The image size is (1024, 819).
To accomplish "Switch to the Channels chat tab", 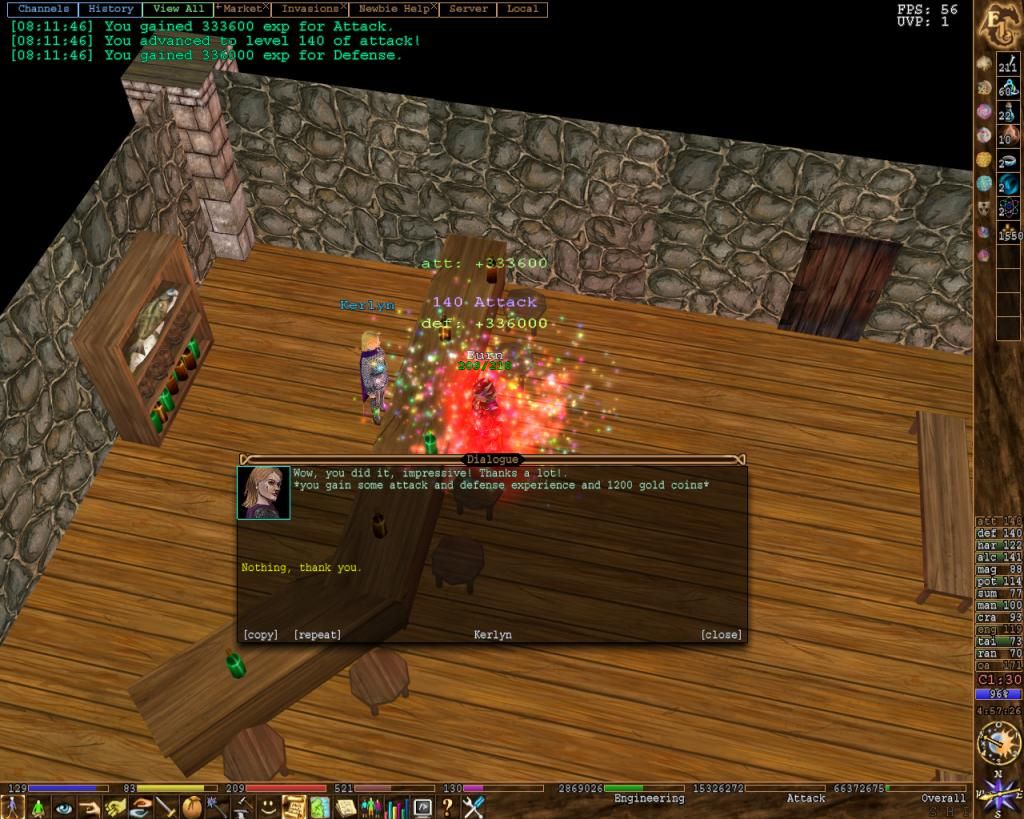I will pos(44,9).
